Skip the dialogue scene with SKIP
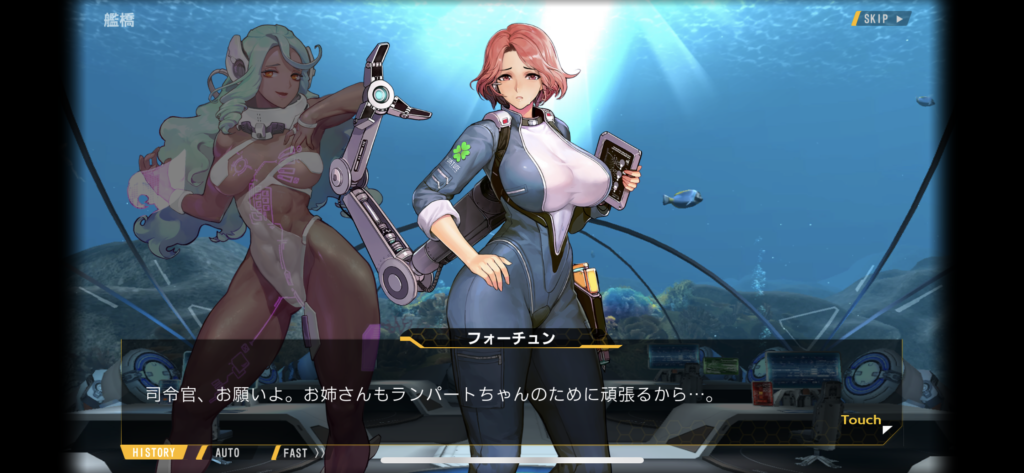The width and height of the screenshot is (1024, 473). tap(882, 18)
